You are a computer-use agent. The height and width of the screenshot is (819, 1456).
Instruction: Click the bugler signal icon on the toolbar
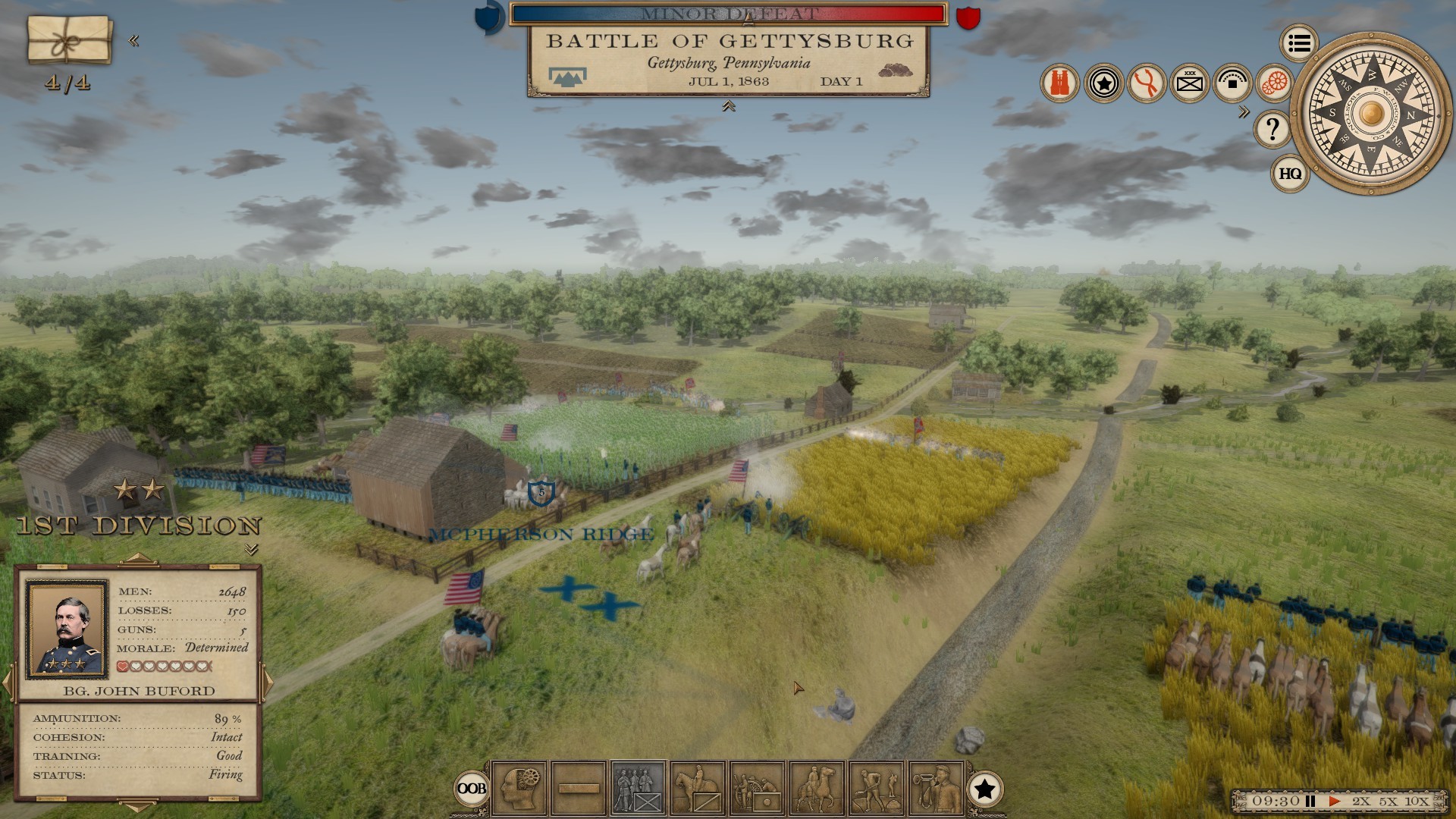[x=934, y=790]
